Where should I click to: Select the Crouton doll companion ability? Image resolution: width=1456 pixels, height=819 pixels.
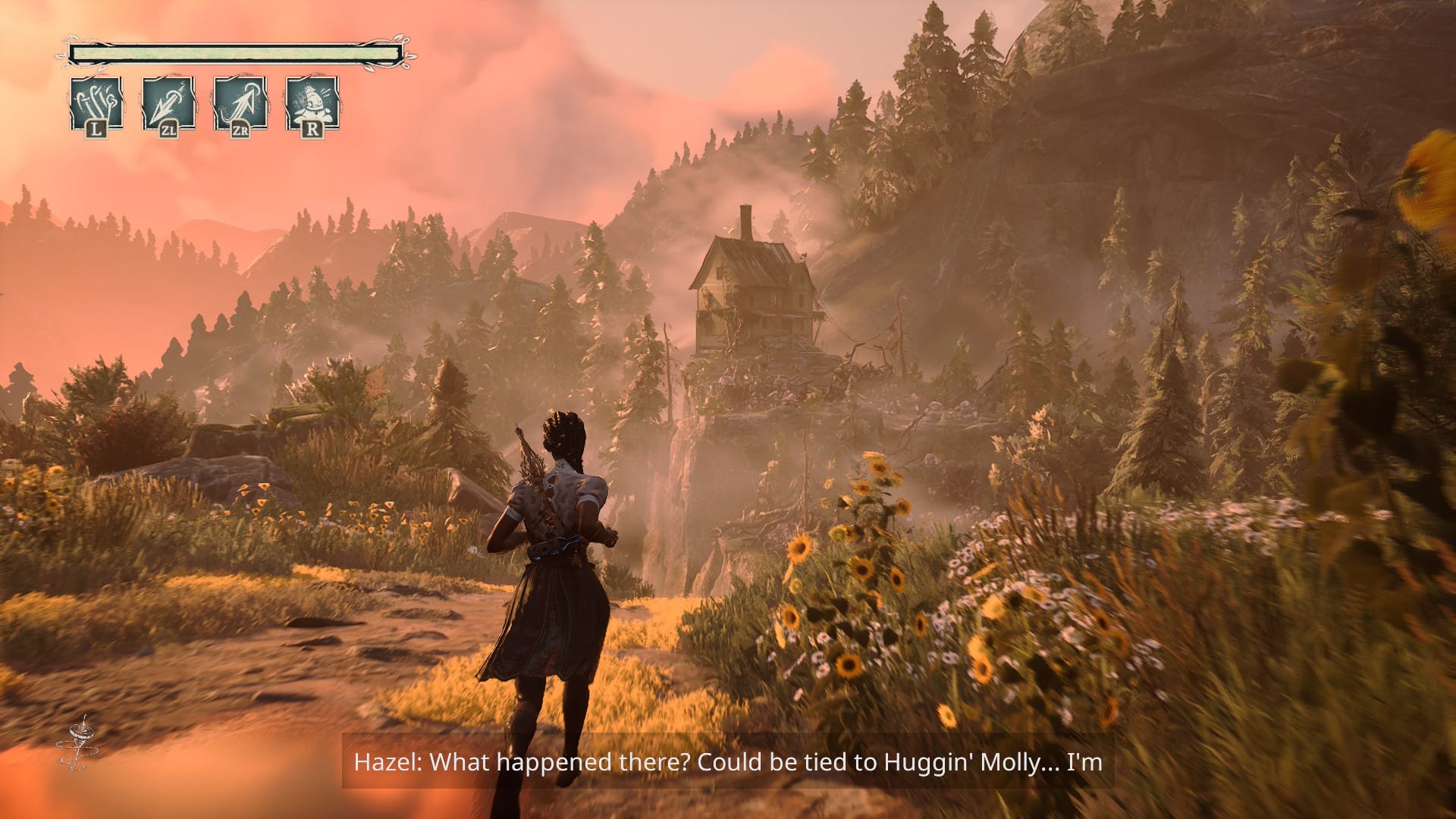pos(312,103)
